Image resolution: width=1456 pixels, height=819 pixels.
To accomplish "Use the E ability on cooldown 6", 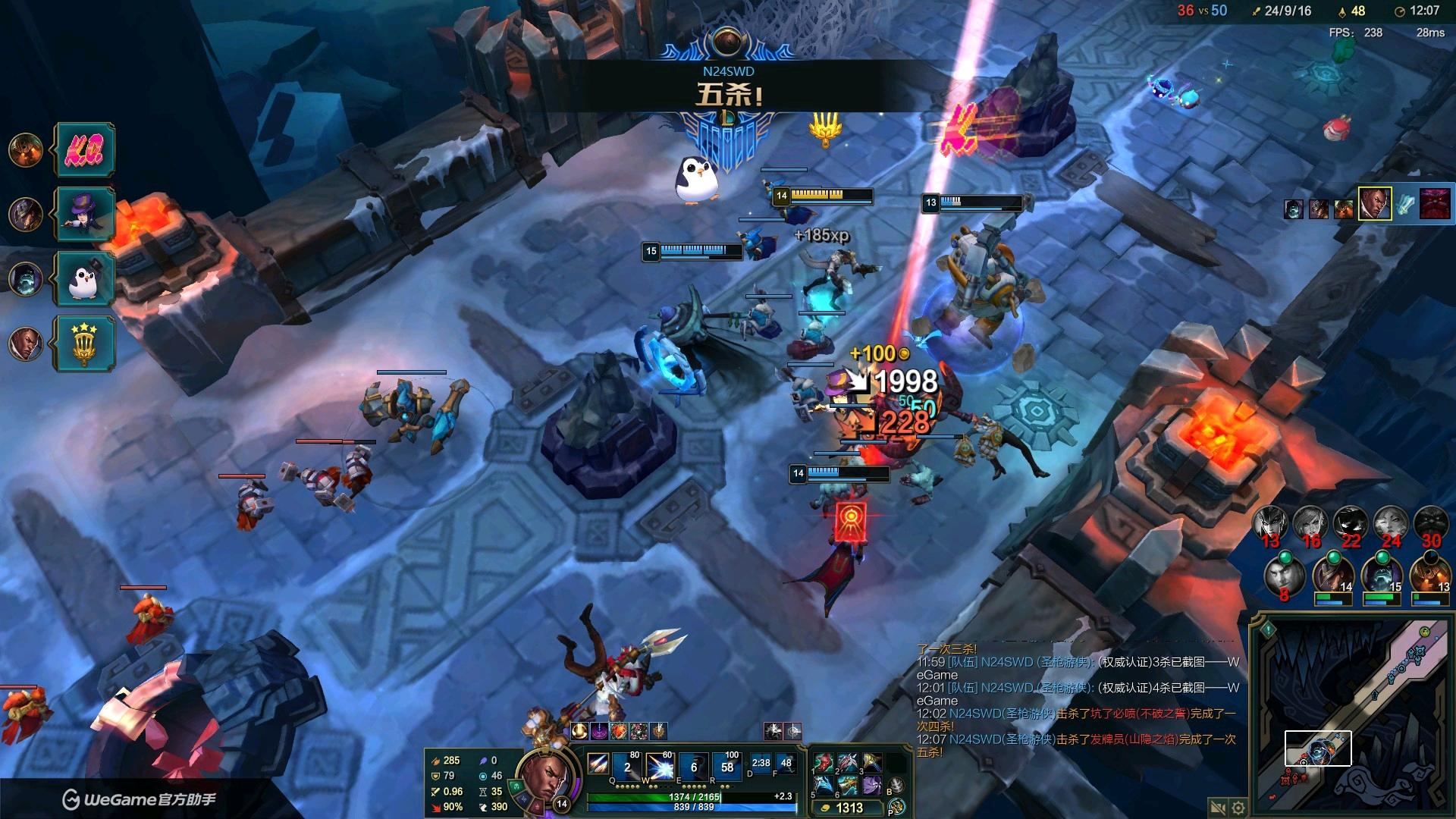I will pyautogui.click(x=693, y=767).
